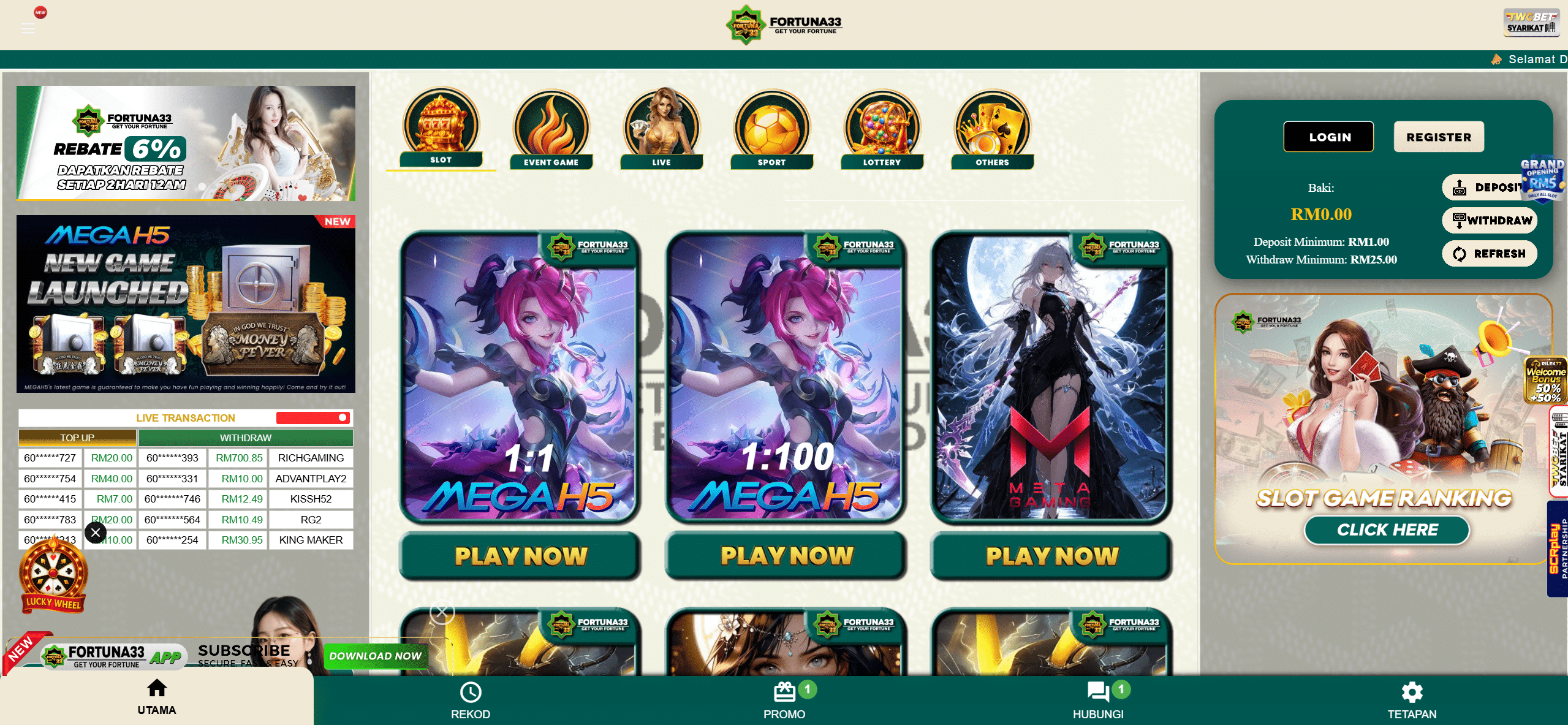Switch to the WITHDRAW transactions tab
The width and height of the screenshot is (1568, 725).
click(x=246, y=438)
